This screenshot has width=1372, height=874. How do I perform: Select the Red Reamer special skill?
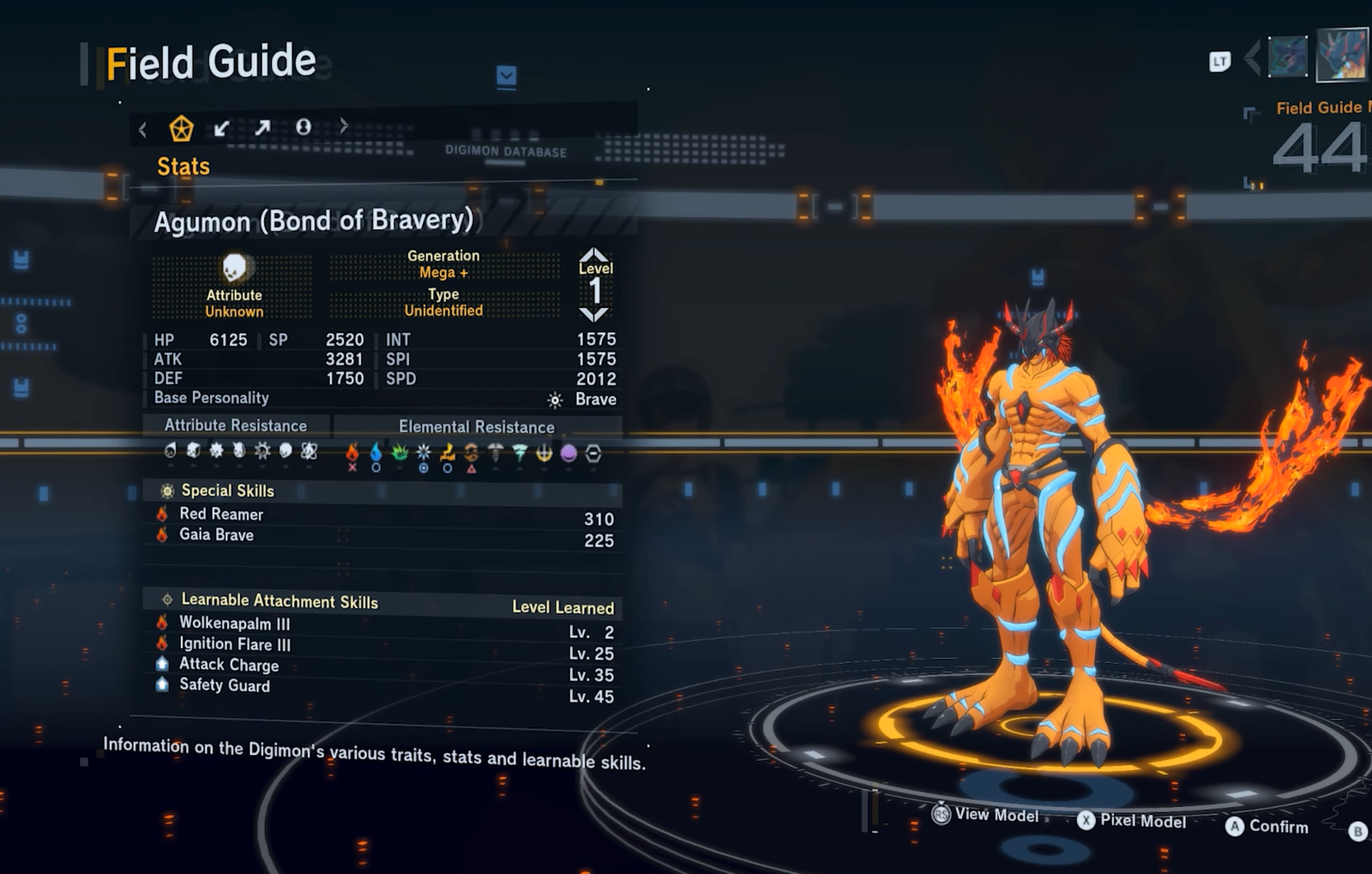pos(221,514)
